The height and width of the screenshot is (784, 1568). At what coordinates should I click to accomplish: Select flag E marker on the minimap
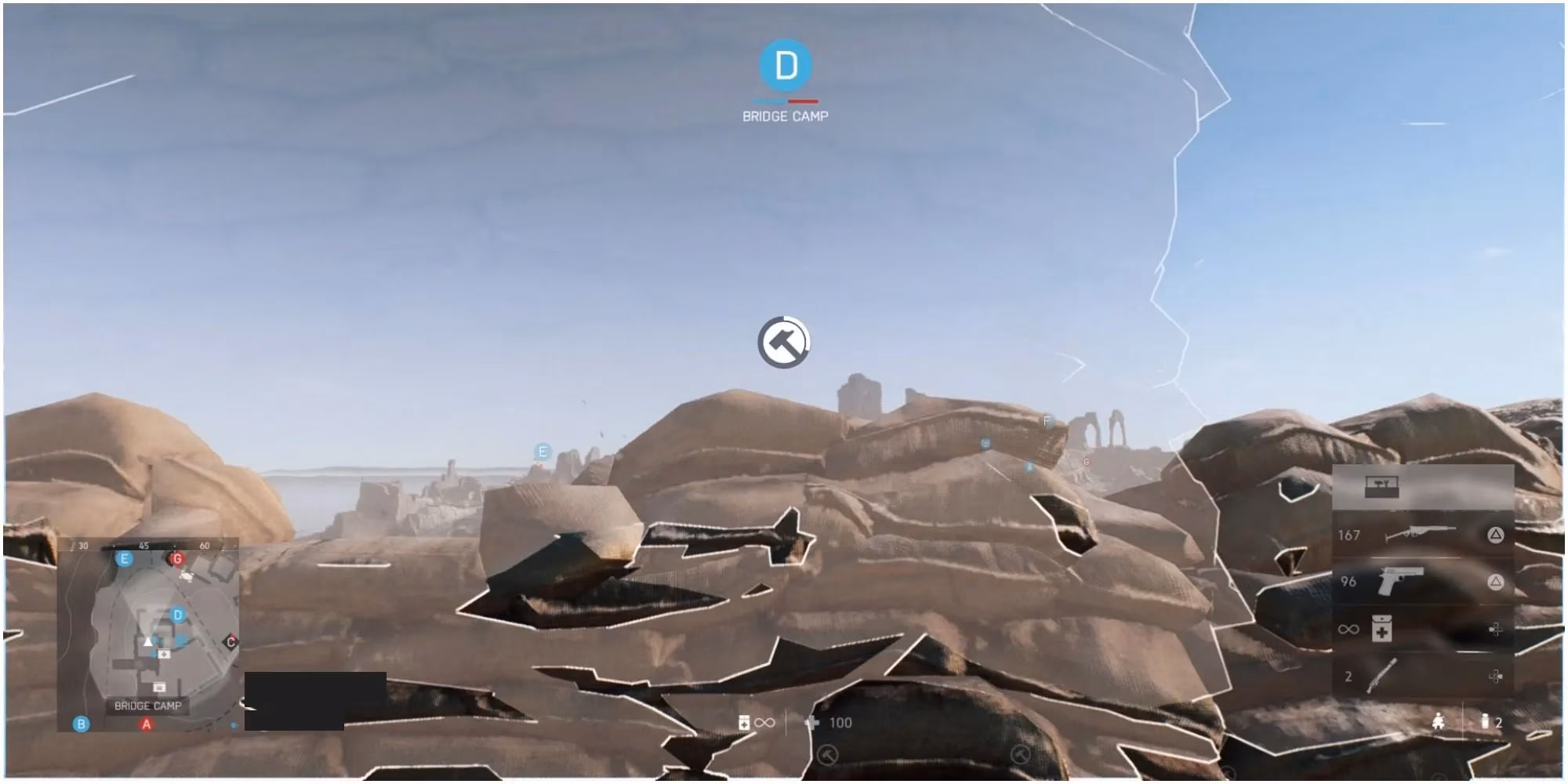click(123, 559)
